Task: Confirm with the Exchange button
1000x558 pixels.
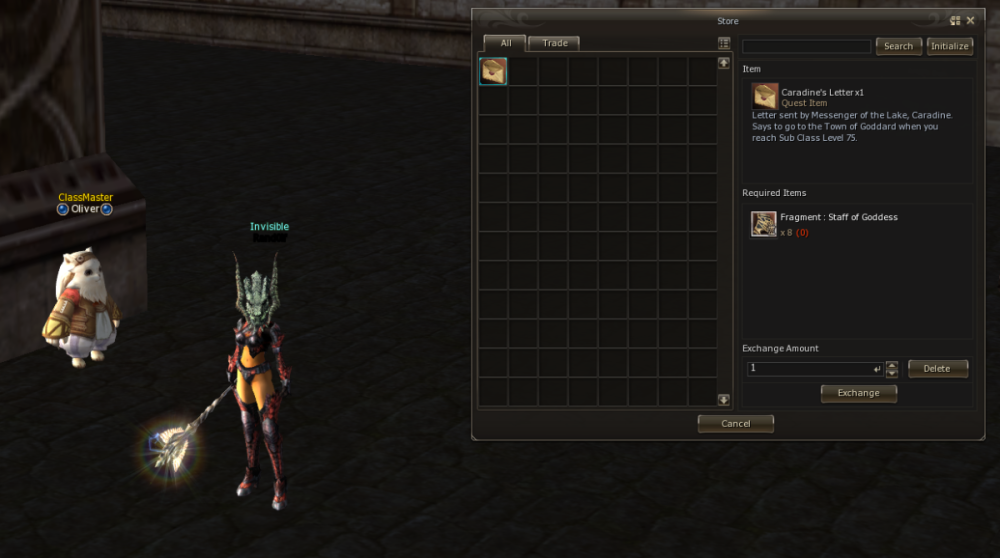Action: pyautogui.click(x=858, y=393)
